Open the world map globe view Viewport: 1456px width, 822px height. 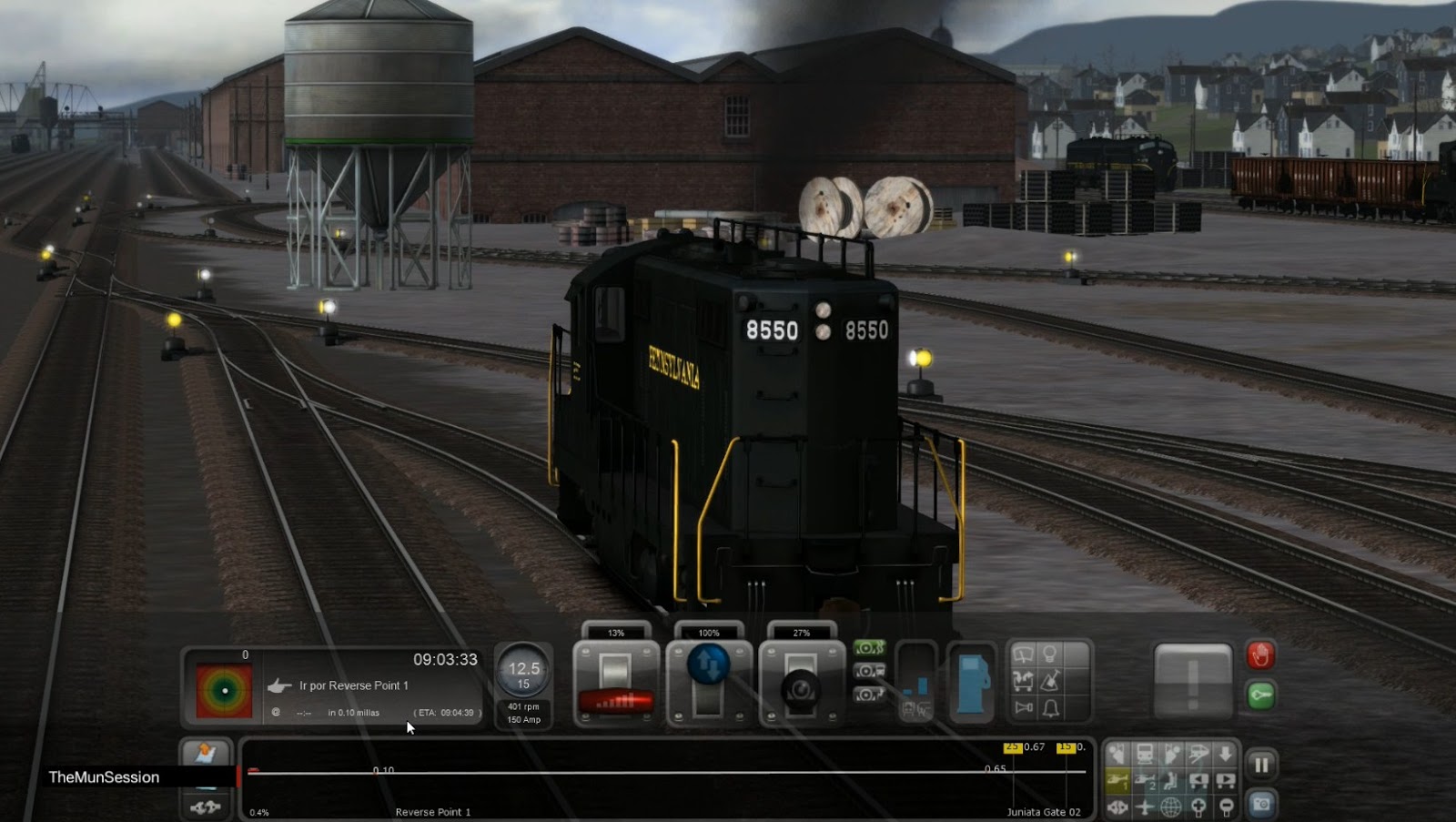pos(1171,808)
